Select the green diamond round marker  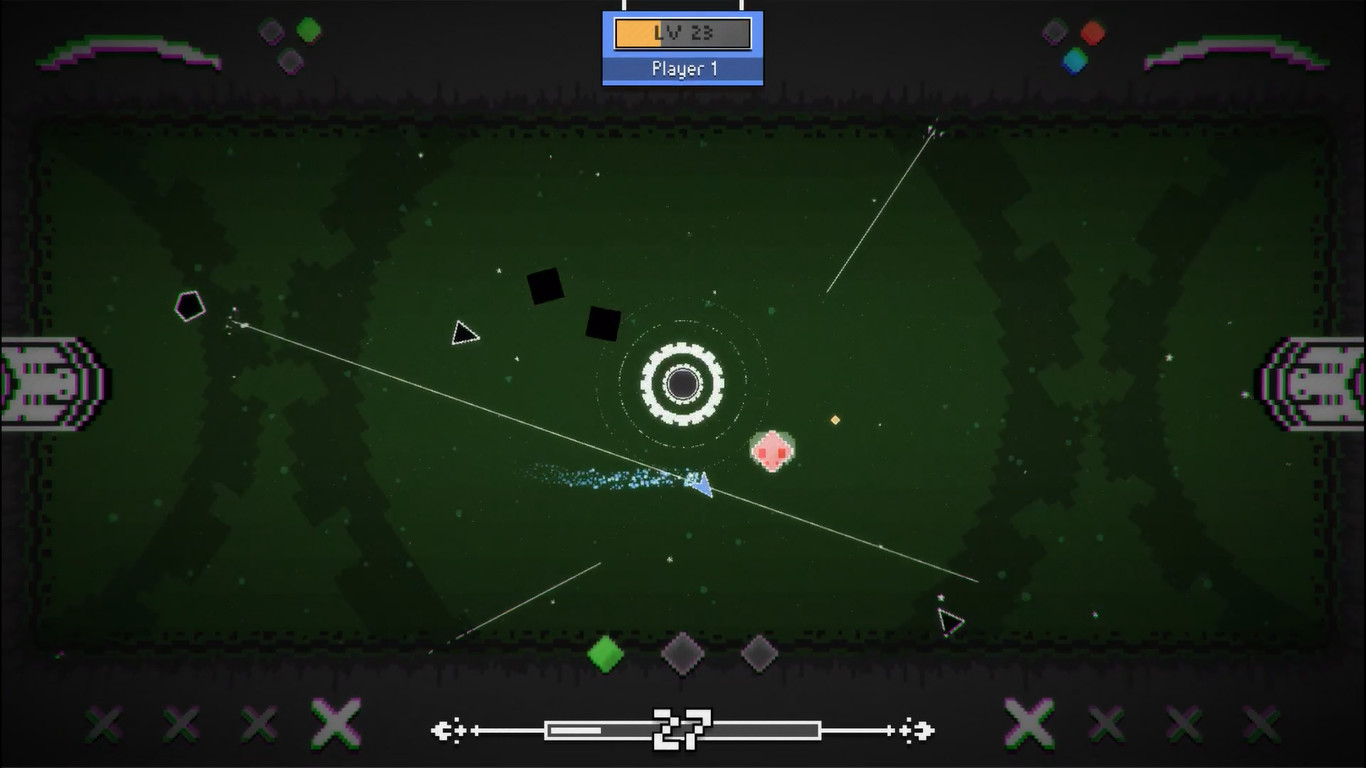[x=605, y=654]
